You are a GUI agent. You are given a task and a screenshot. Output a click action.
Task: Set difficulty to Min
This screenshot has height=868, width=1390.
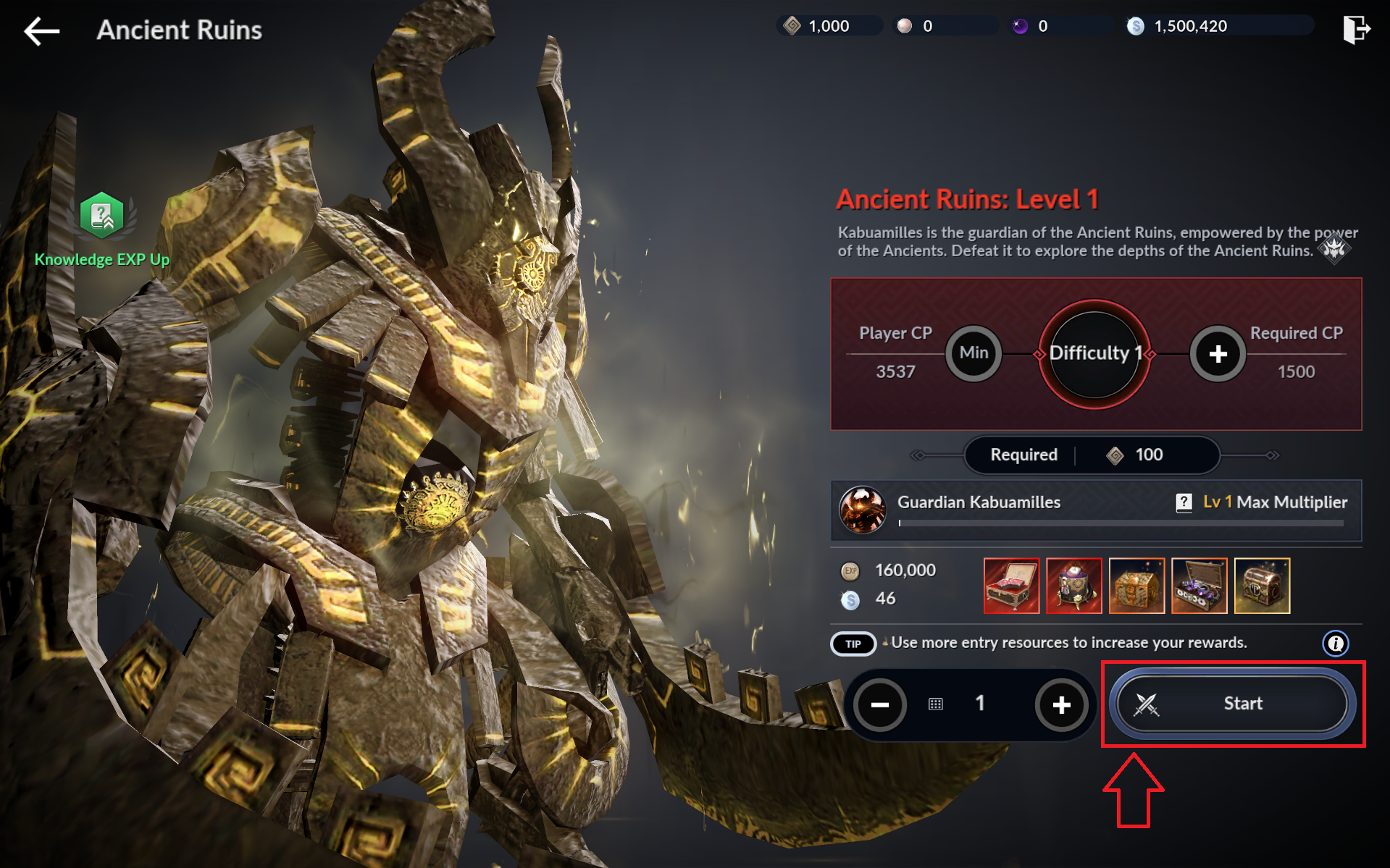tap(974, 353)
